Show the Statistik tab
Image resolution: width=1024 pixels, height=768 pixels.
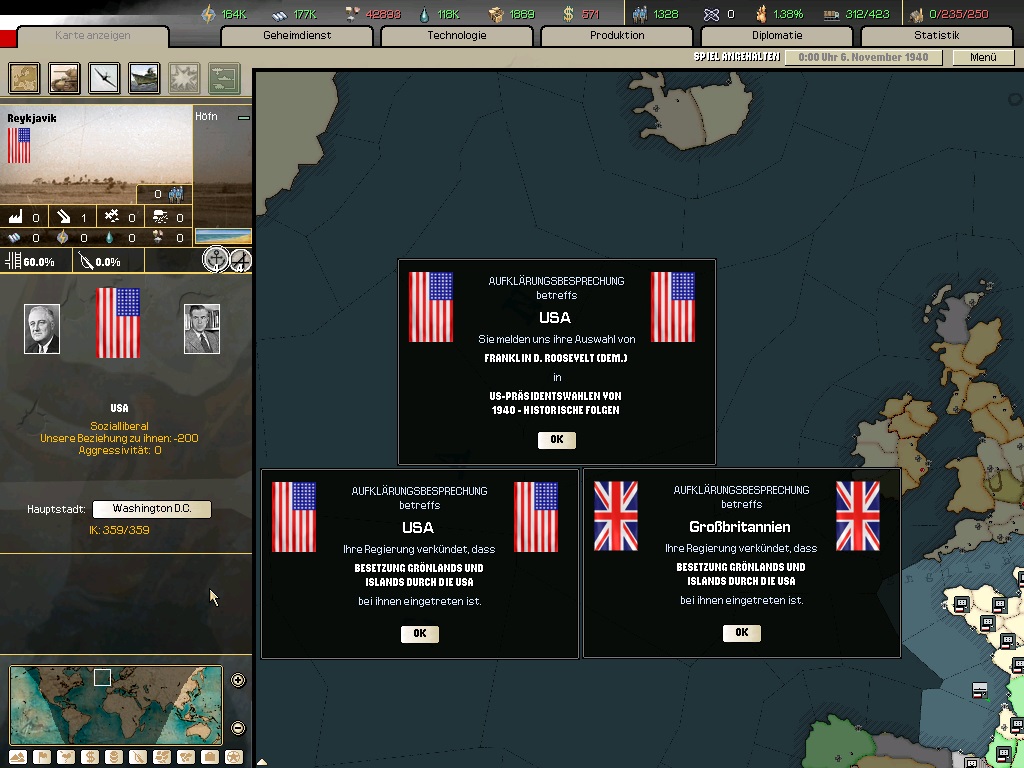tap(936, 36)
